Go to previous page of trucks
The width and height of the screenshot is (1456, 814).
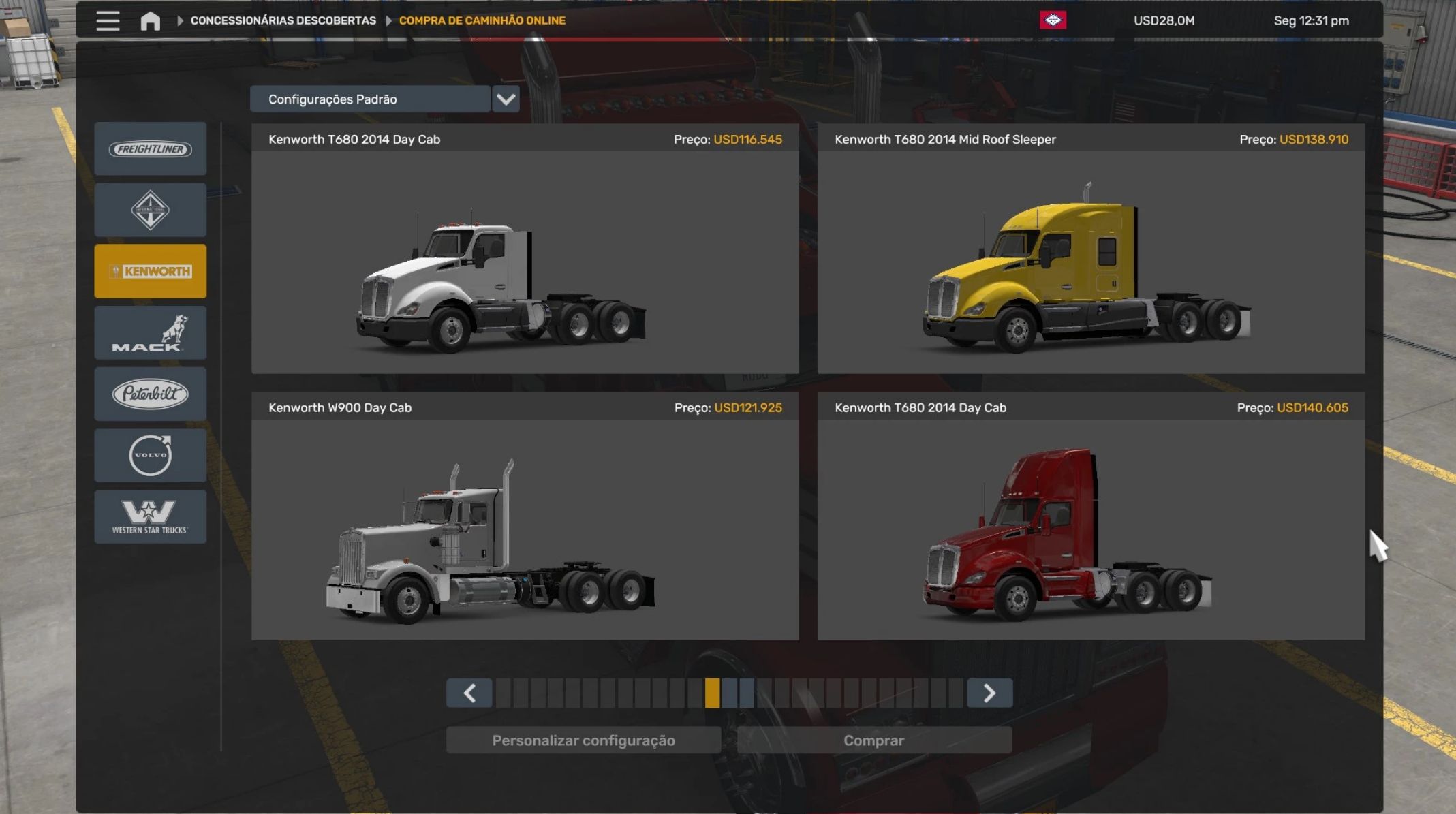469,693
